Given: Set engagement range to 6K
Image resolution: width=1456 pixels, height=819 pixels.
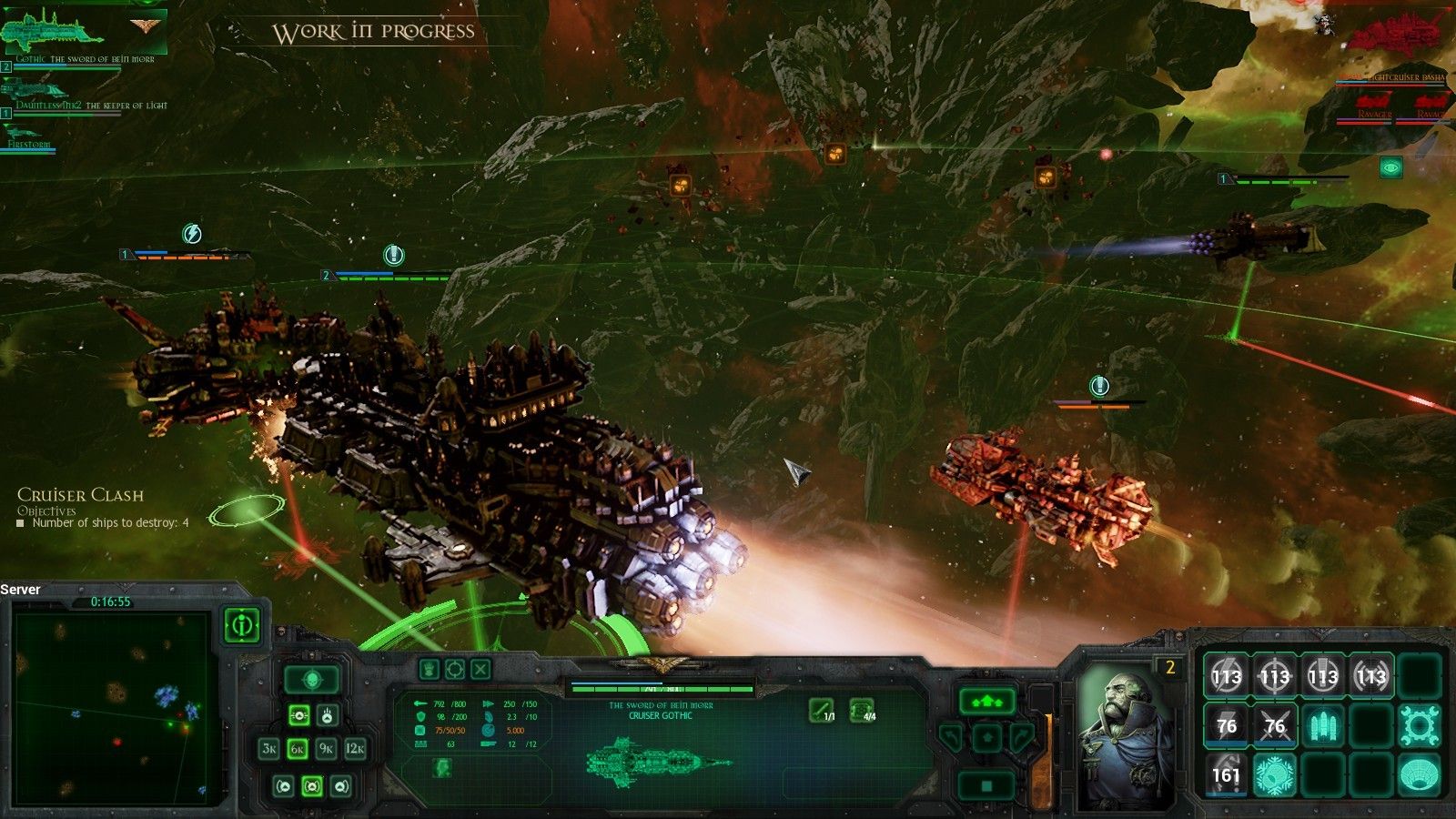Looking at the screenshot, I should 298,749.
